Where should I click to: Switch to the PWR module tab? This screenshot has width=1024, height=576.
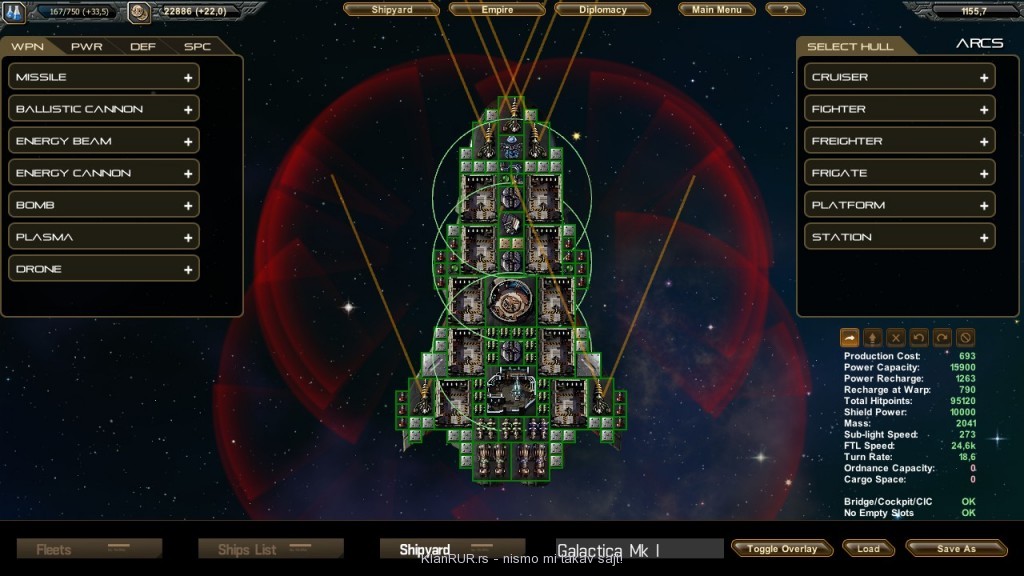tap(86, 47)
